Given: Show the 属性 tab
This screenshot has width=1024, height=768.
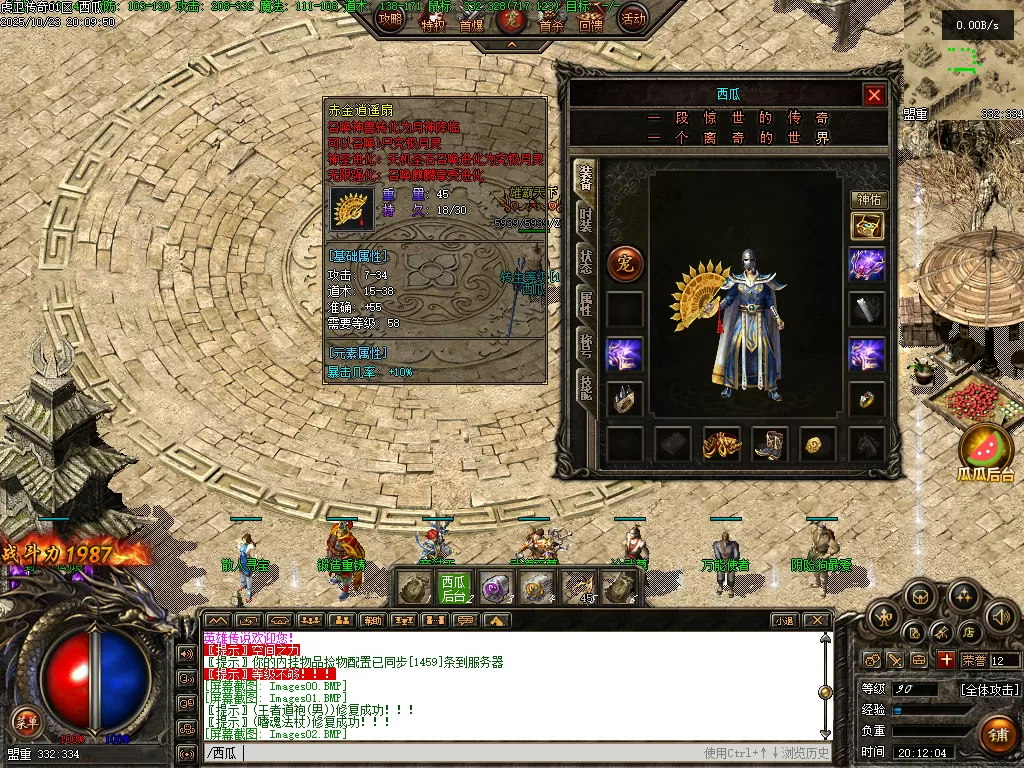Looking at the screenshot, I should pyautogui.click(x=585, y=303).
